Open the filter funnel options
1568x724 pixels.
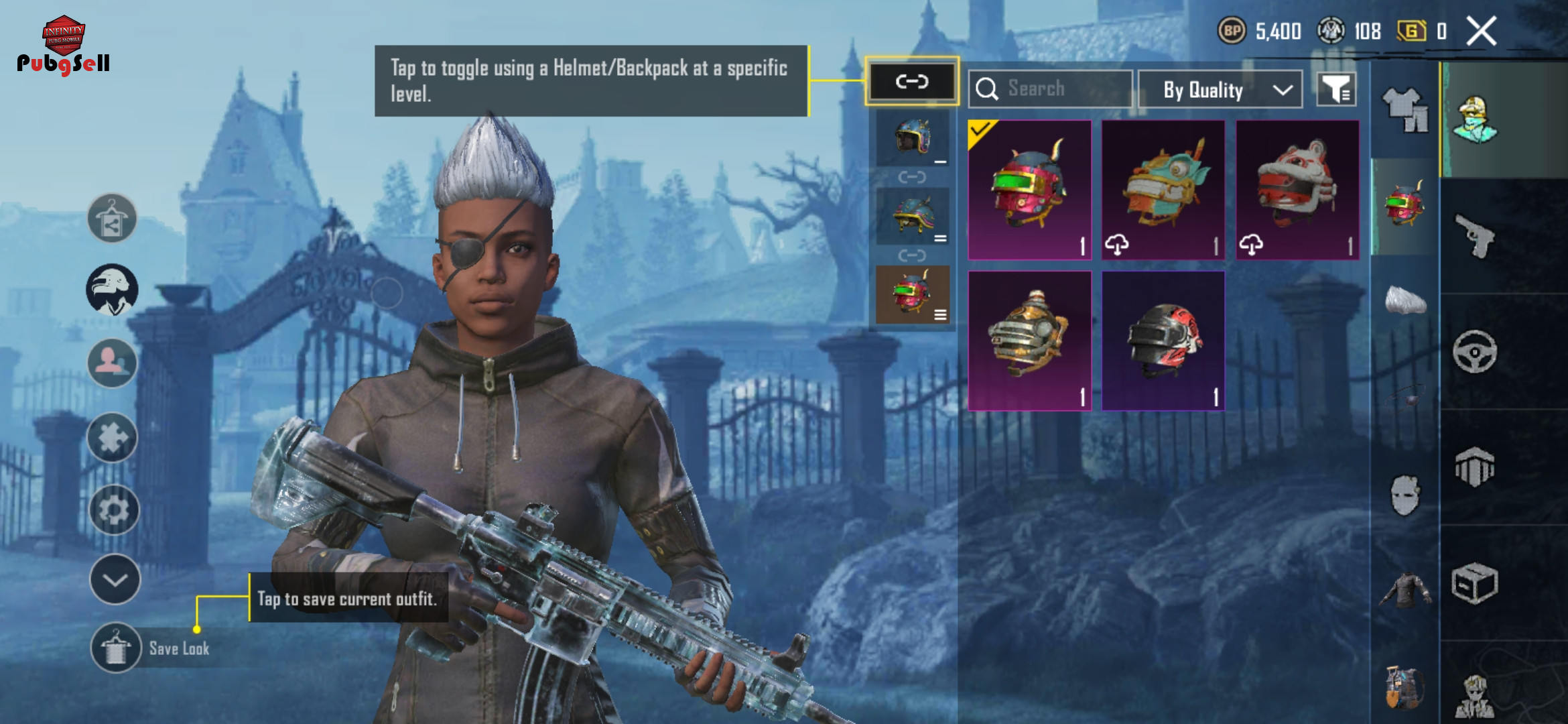pyautogui.click(x=1336, y=89)
